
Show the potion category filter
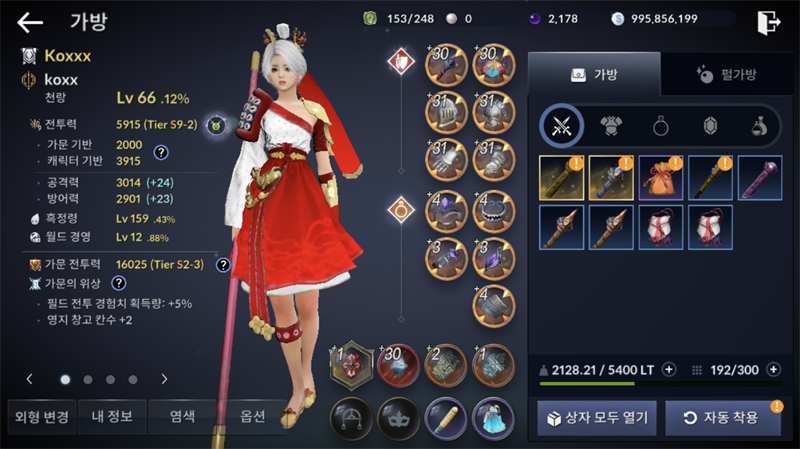pyautogui.click(x=759, y=126)
